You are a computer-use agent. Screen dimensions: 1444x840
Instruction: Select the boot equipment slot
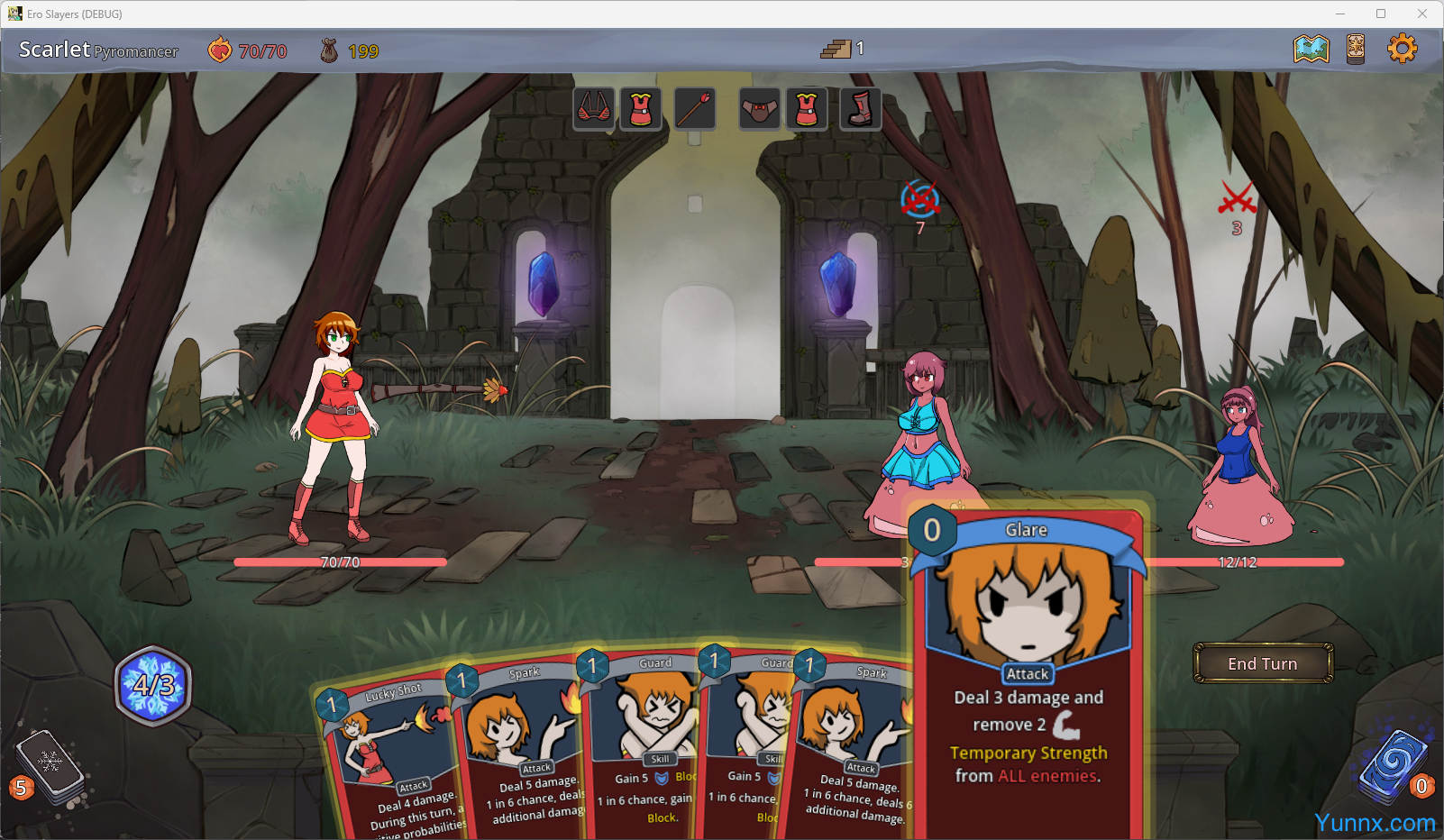(861, 110)
